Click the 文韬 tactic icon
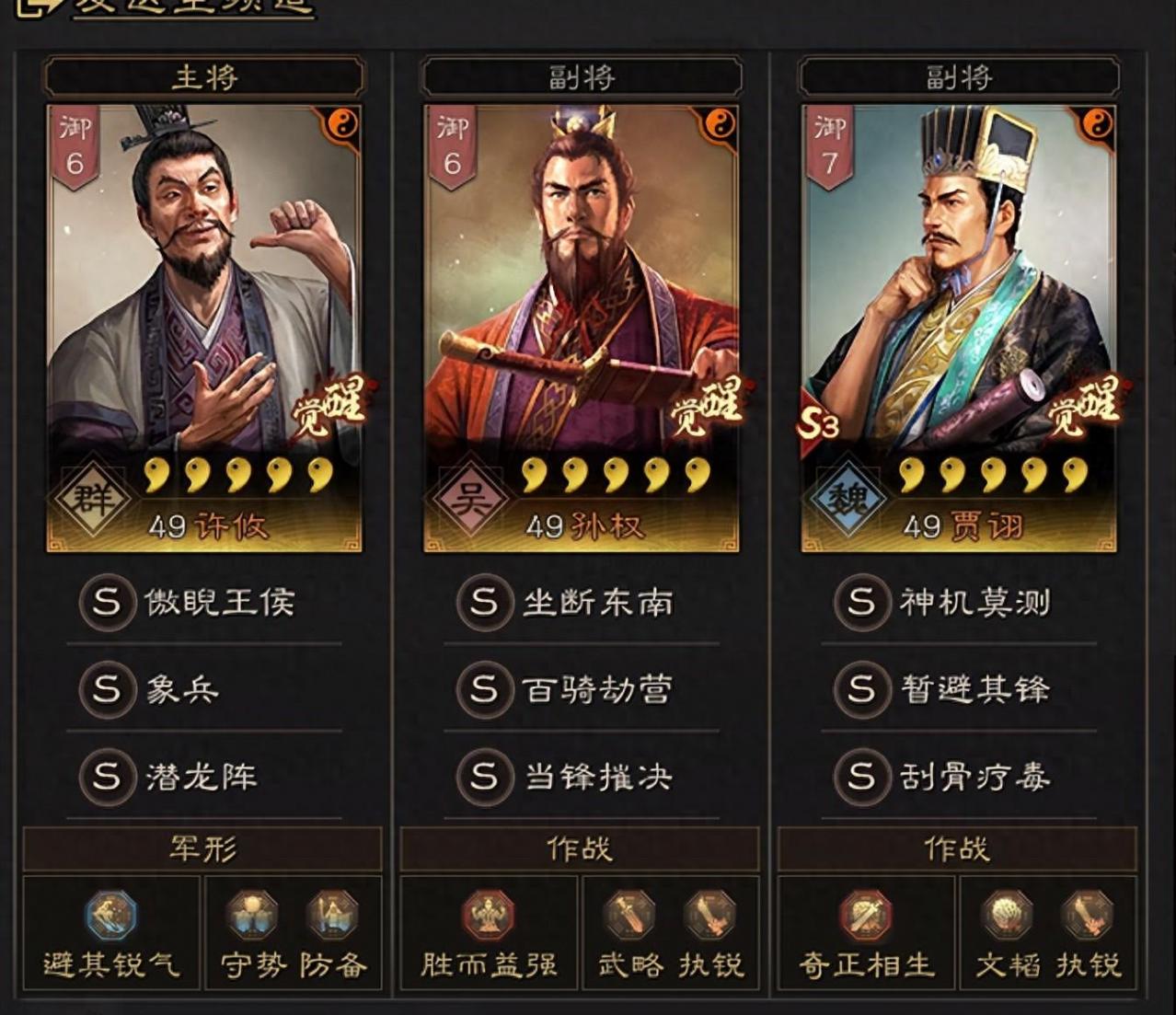The width and height of the screenshot is (1176, 1015). (1008, 916)
